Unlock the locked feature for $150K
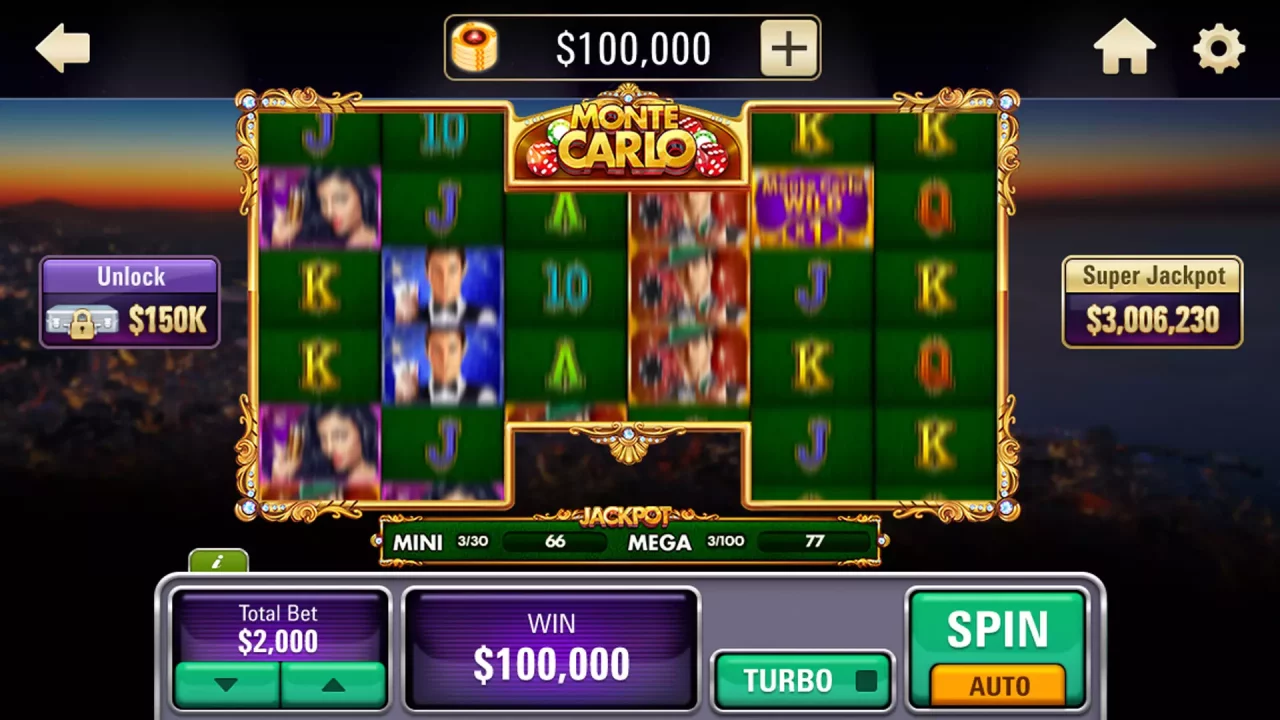 (x=130, y=300)
